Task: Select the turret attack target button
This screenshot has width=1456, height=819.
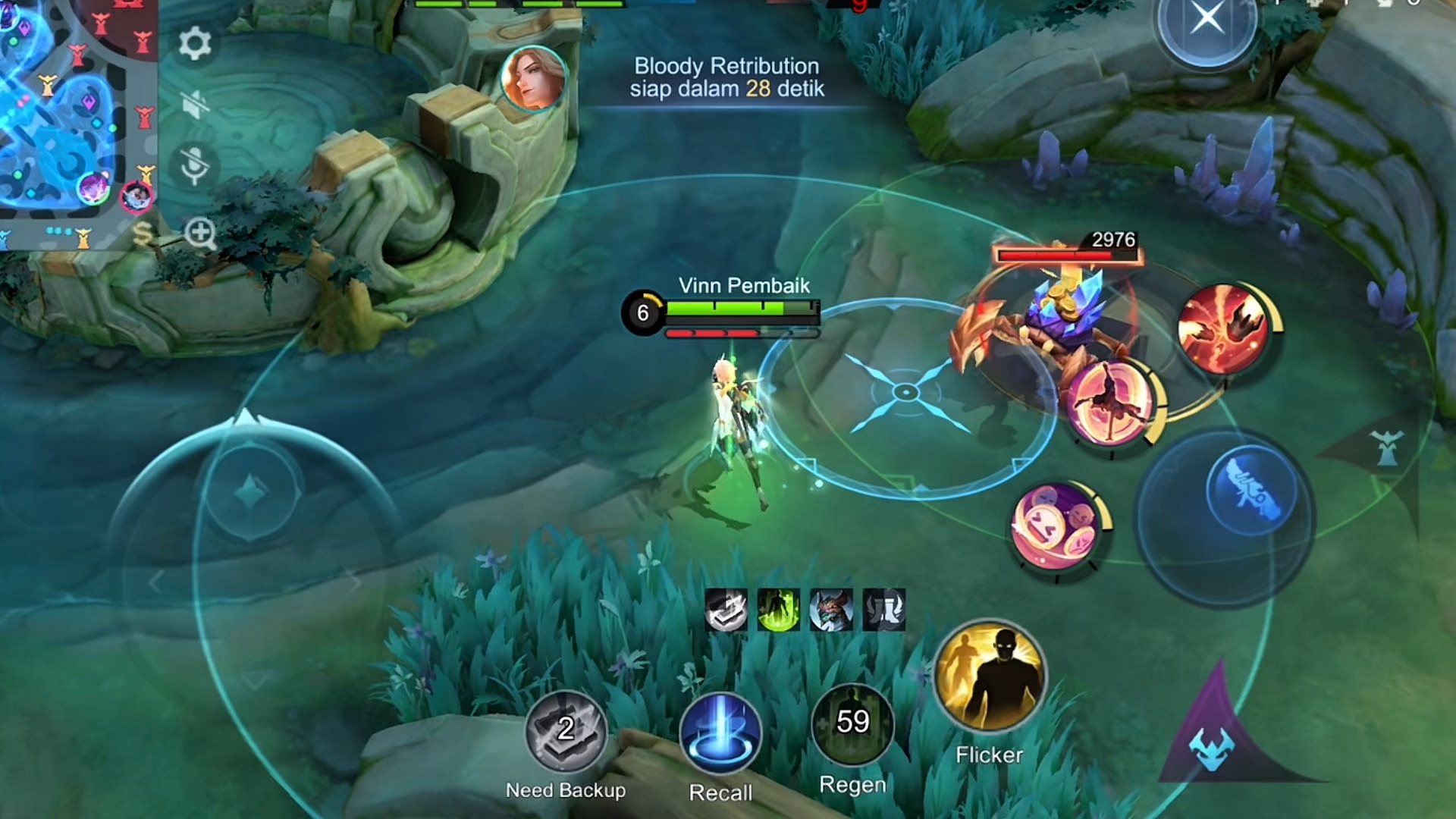Action: click(x=1387, y=447)
